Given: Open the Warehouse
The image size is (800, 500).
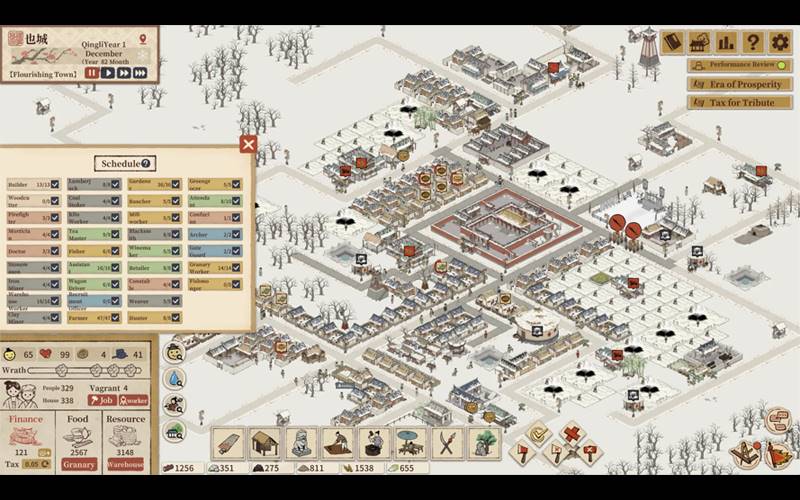Looking at the screenshot, I should tap(126, 464).
